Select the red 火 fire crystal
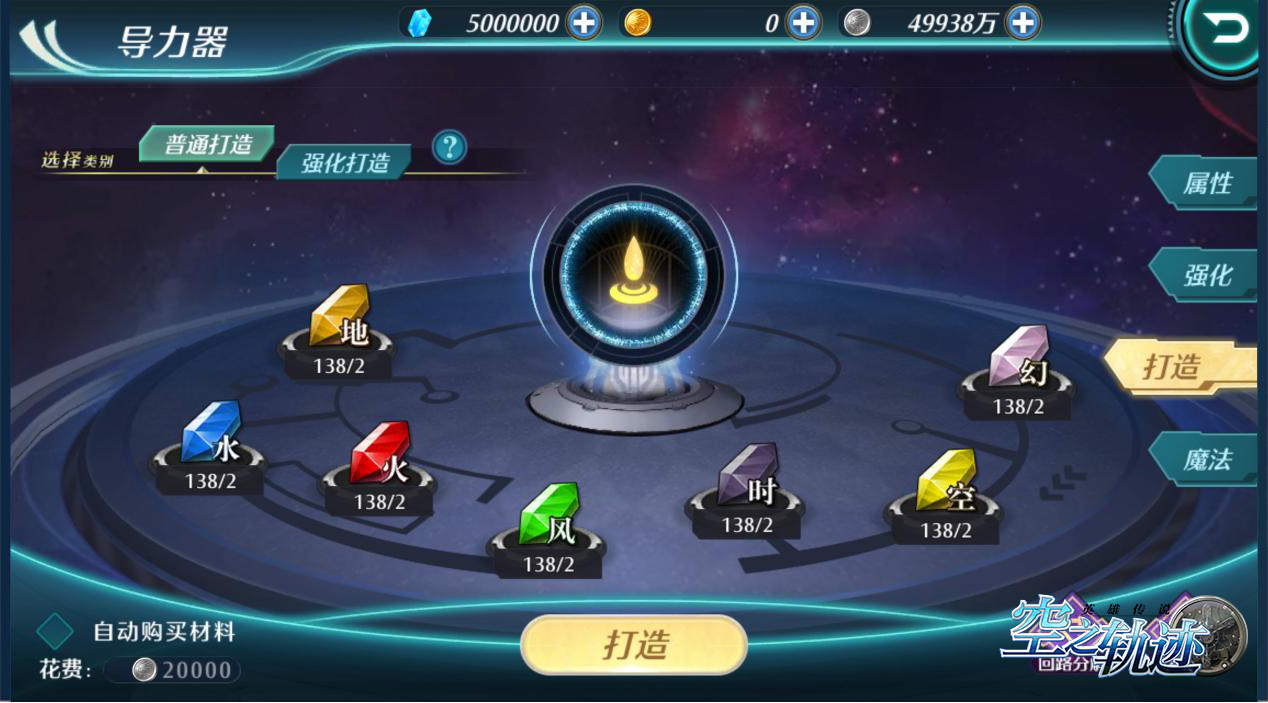The width and height of the screenshot is (1268, 703). [x=380, y=455]
